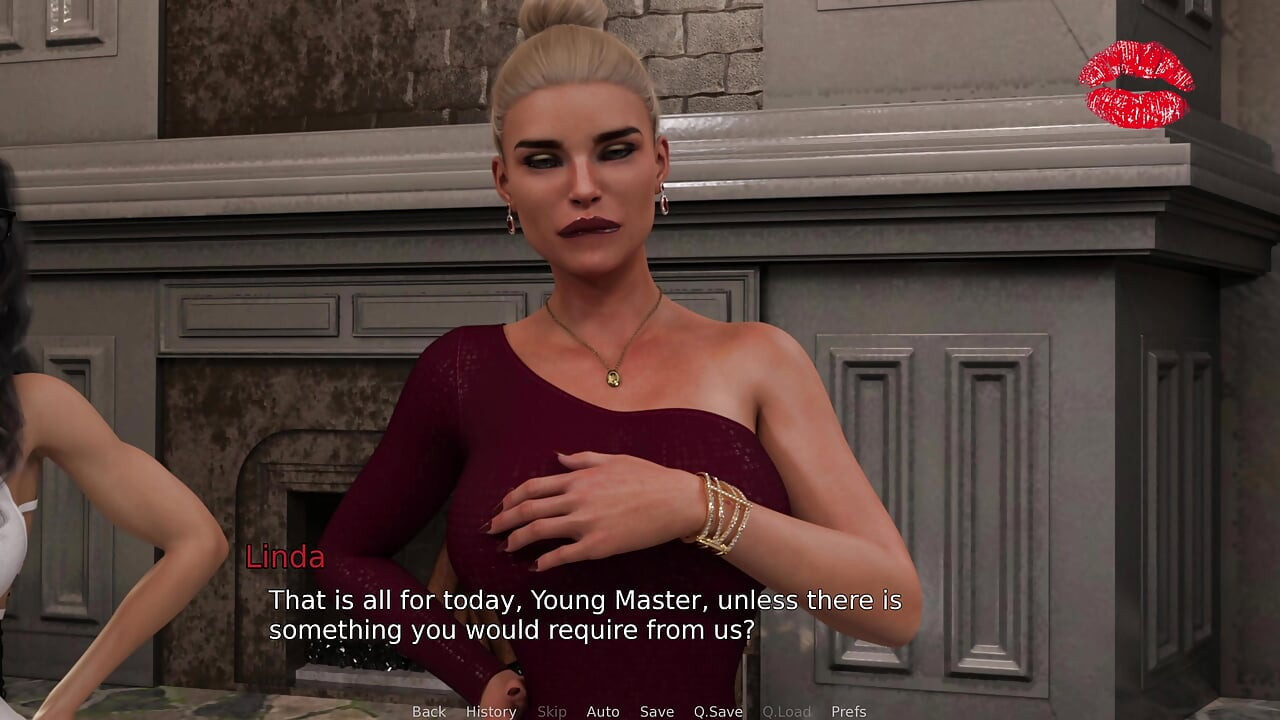The height and width of the screenshot is (720, 1280).
Task: Open the Save game screen
Action: click(x=657, y=711)
